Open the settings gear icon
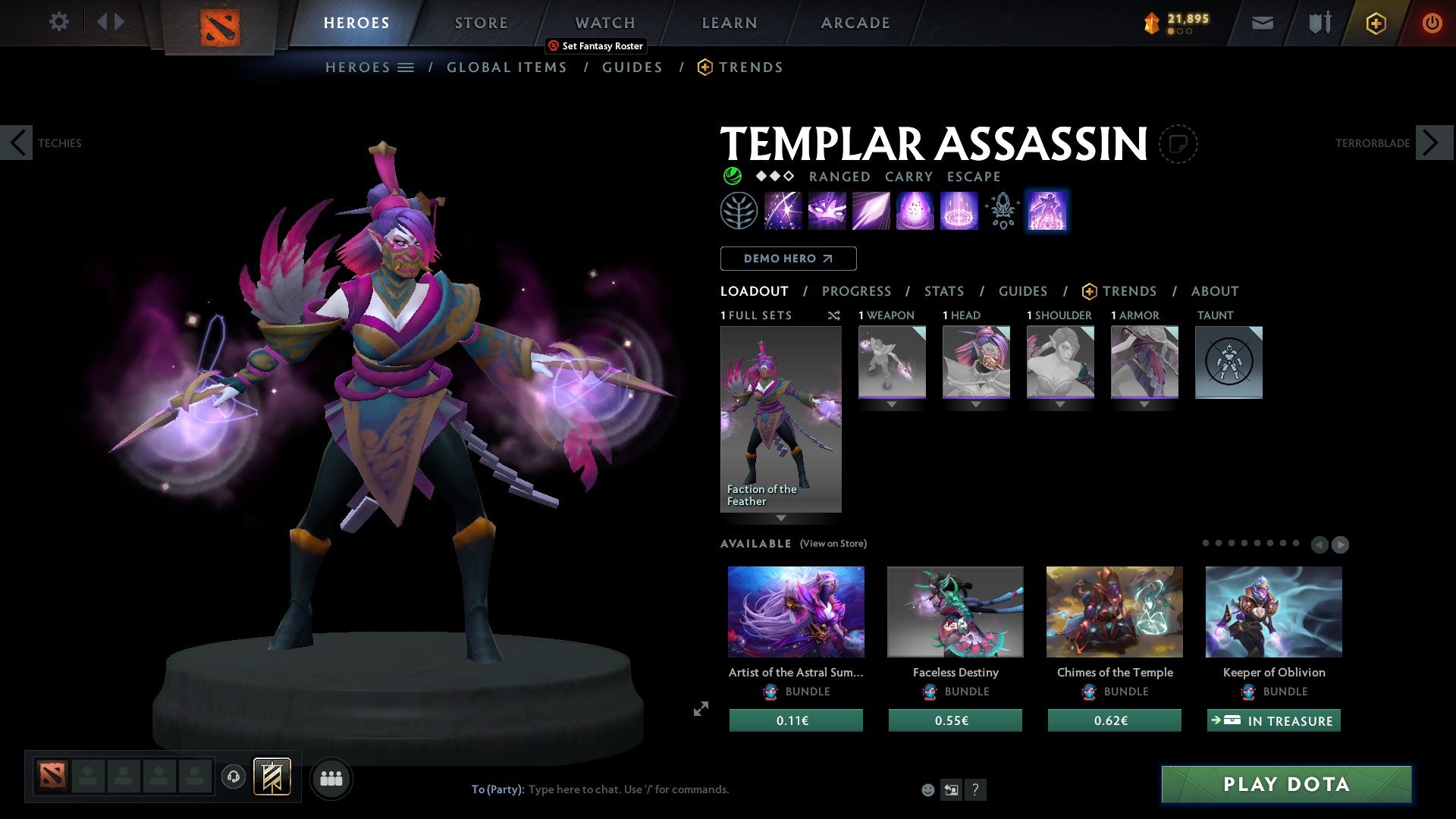The image size is (1456, 819). pos(59,21)
